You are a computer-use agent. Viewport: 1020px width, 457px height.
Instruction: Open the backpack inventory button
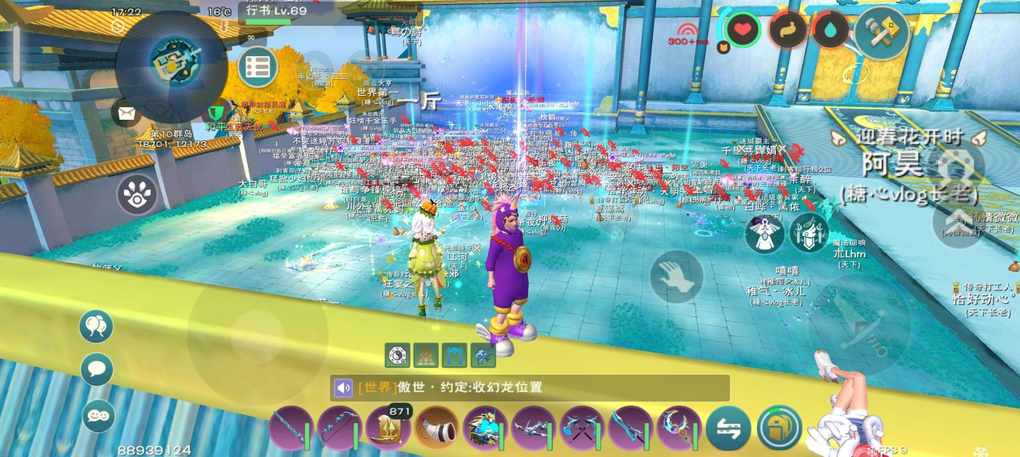pos(779,427)
